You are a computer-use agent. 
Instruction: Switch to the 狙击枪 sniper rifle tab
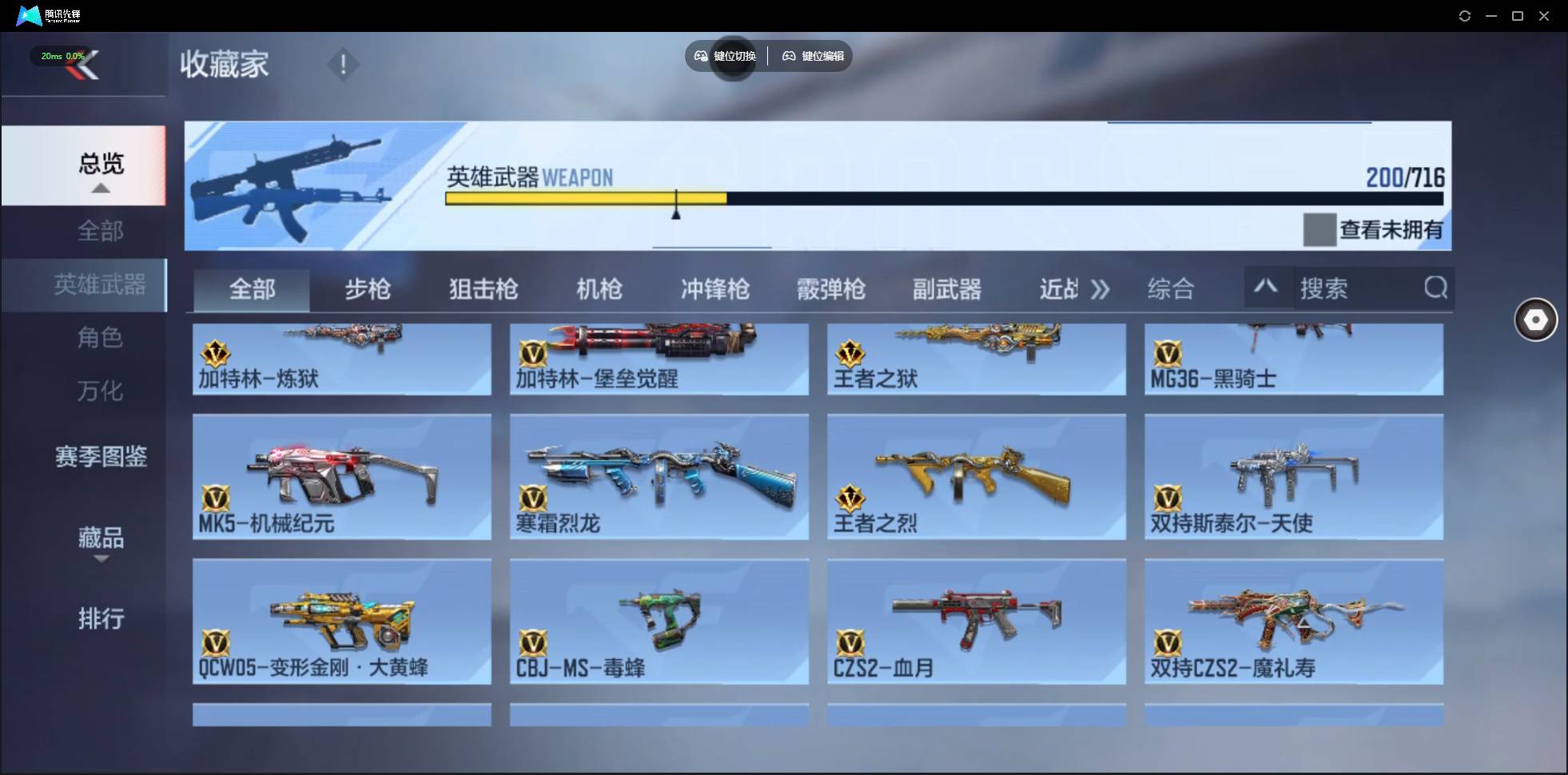(482, 289)
